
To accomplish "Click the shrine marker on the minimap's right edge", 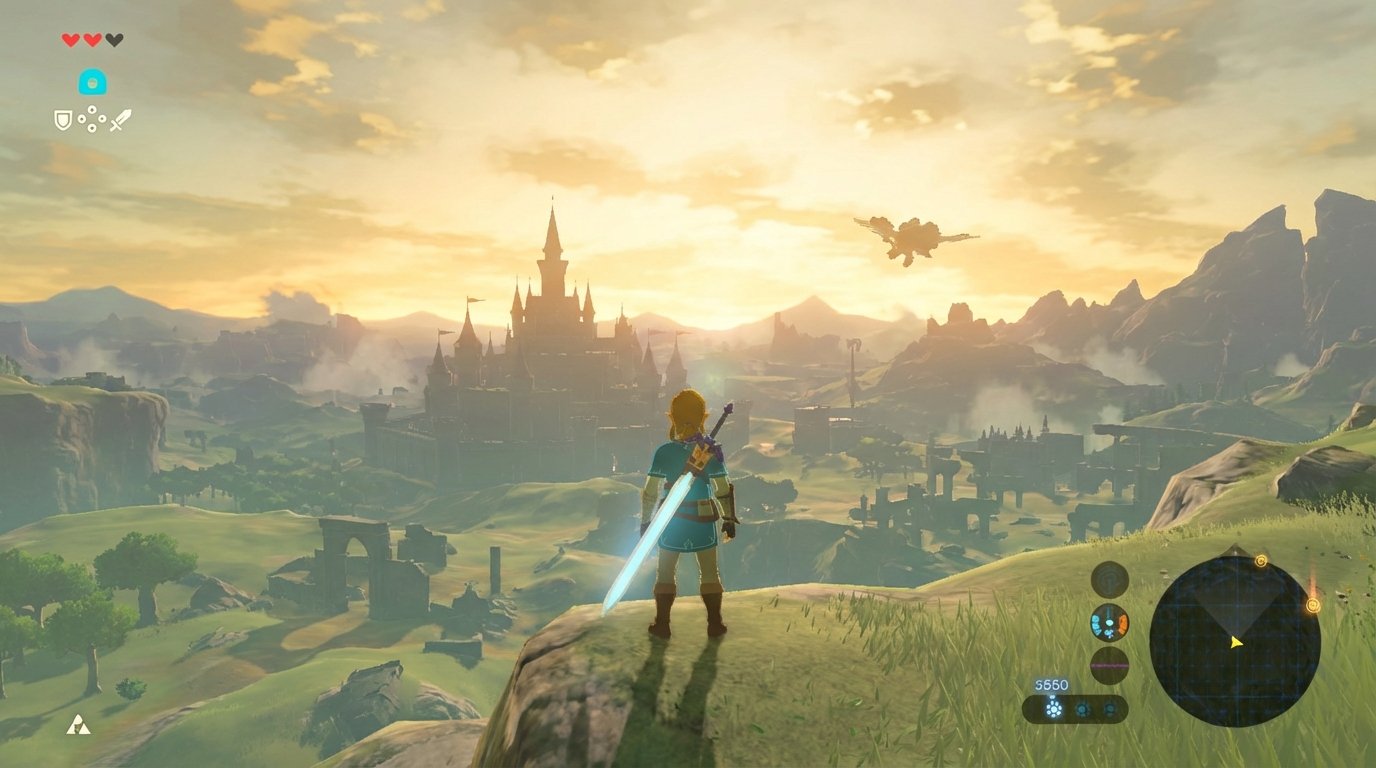I will click(x=1314, y=604).
